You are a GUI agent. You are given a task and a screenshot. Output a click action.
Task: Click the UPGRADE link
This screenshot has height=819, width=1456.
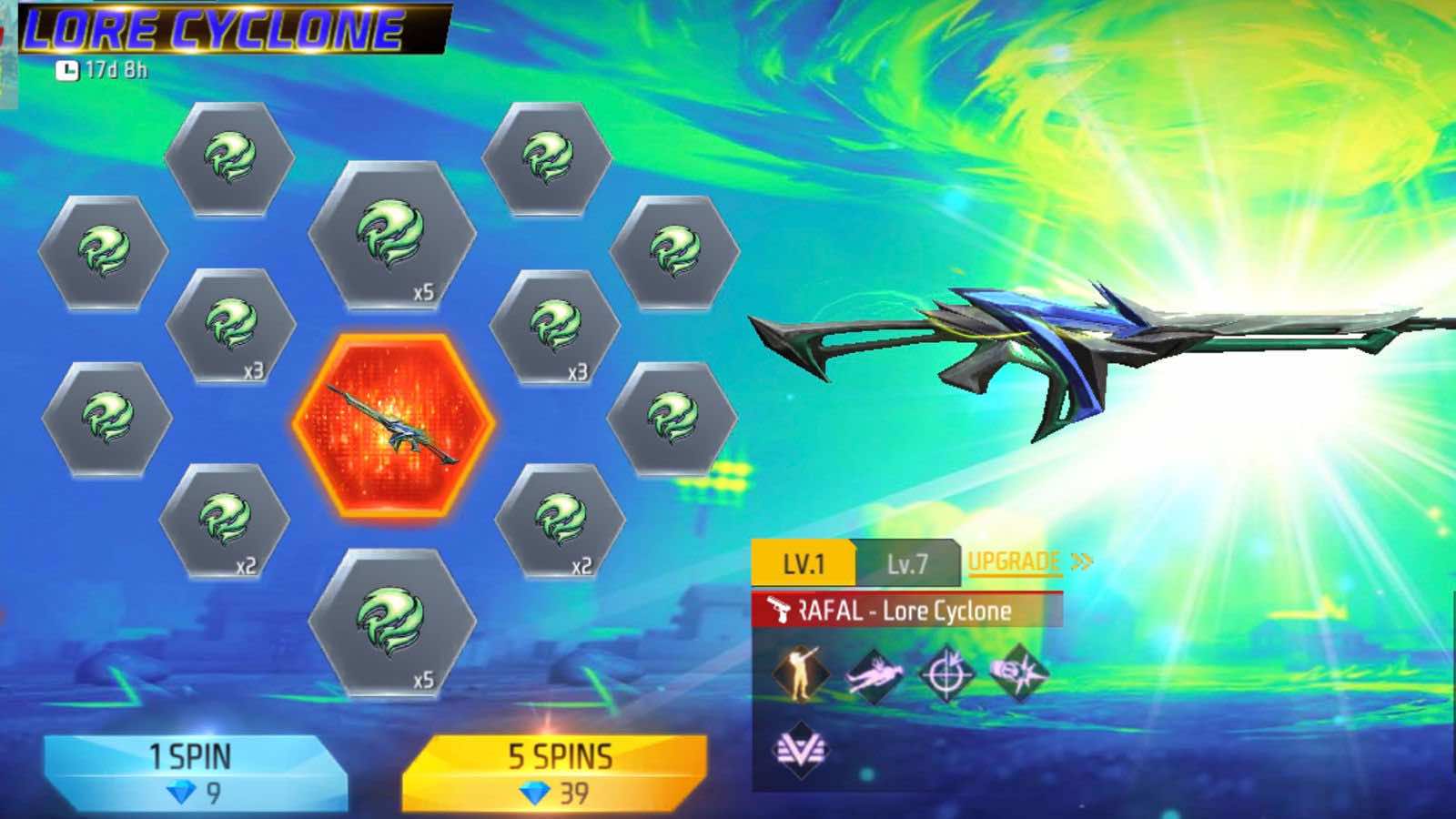coord(1016,561)
